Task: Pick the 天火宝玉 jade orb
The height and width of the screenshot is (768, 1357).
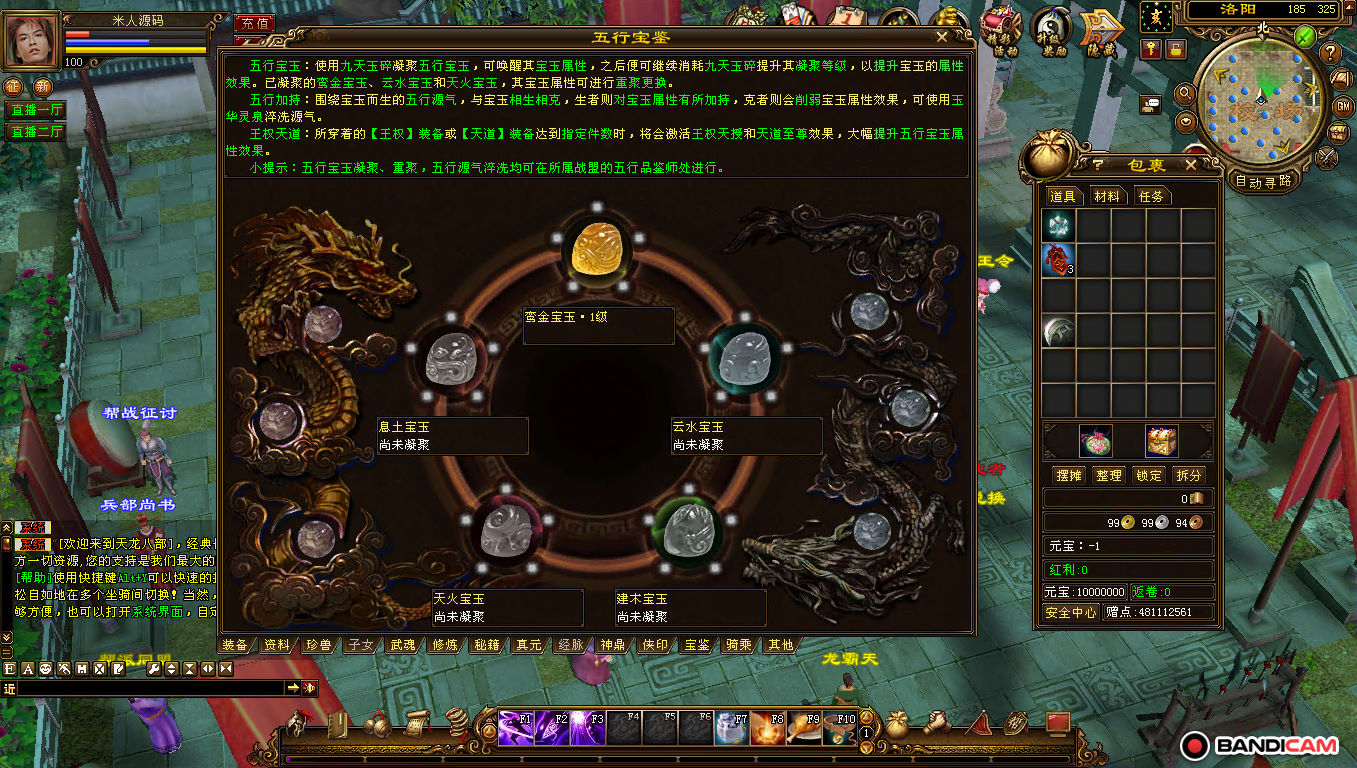Action: pyautogui.click(x=506, y=530)
